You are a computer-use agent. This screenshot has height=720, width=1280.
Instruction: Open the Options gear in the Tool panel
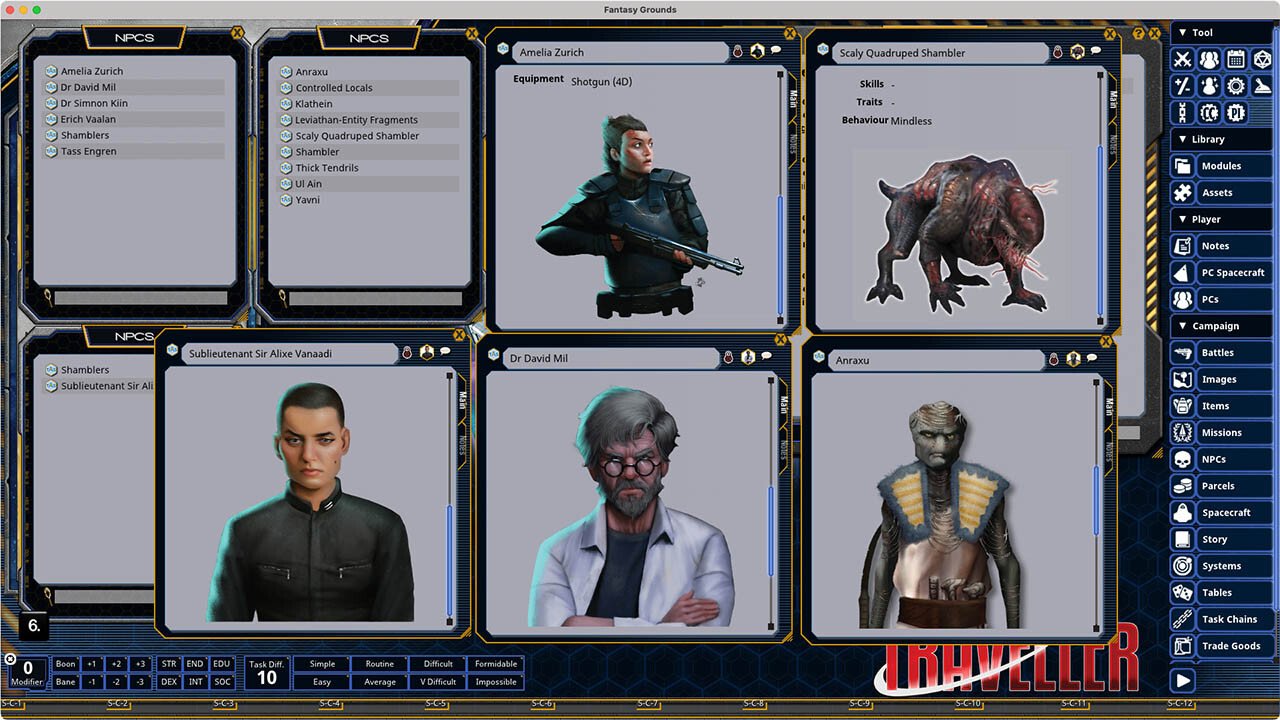(x=1235, y=86)
